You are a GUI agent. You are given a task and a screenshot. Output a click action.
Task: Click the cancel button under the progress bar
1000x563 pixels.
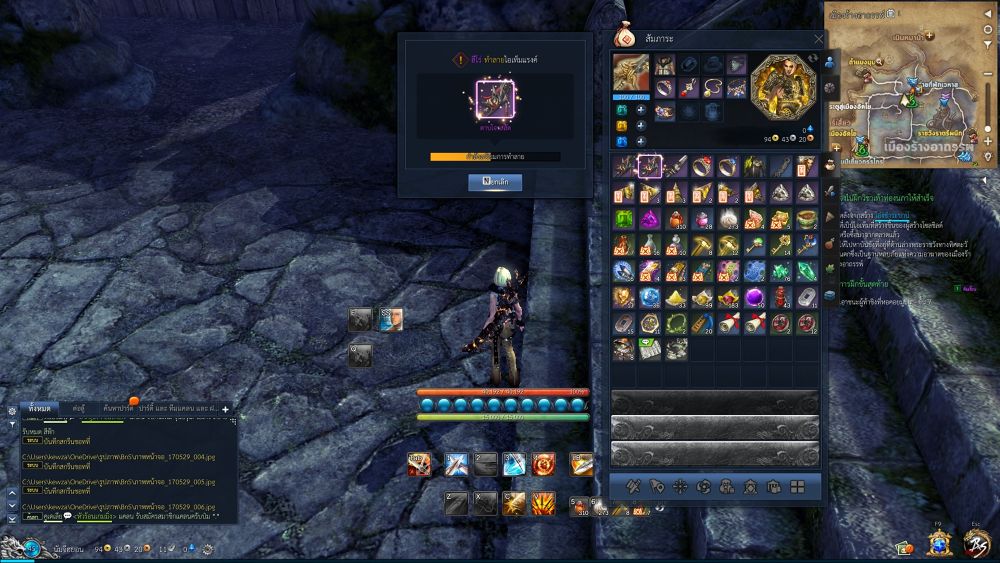495,183
